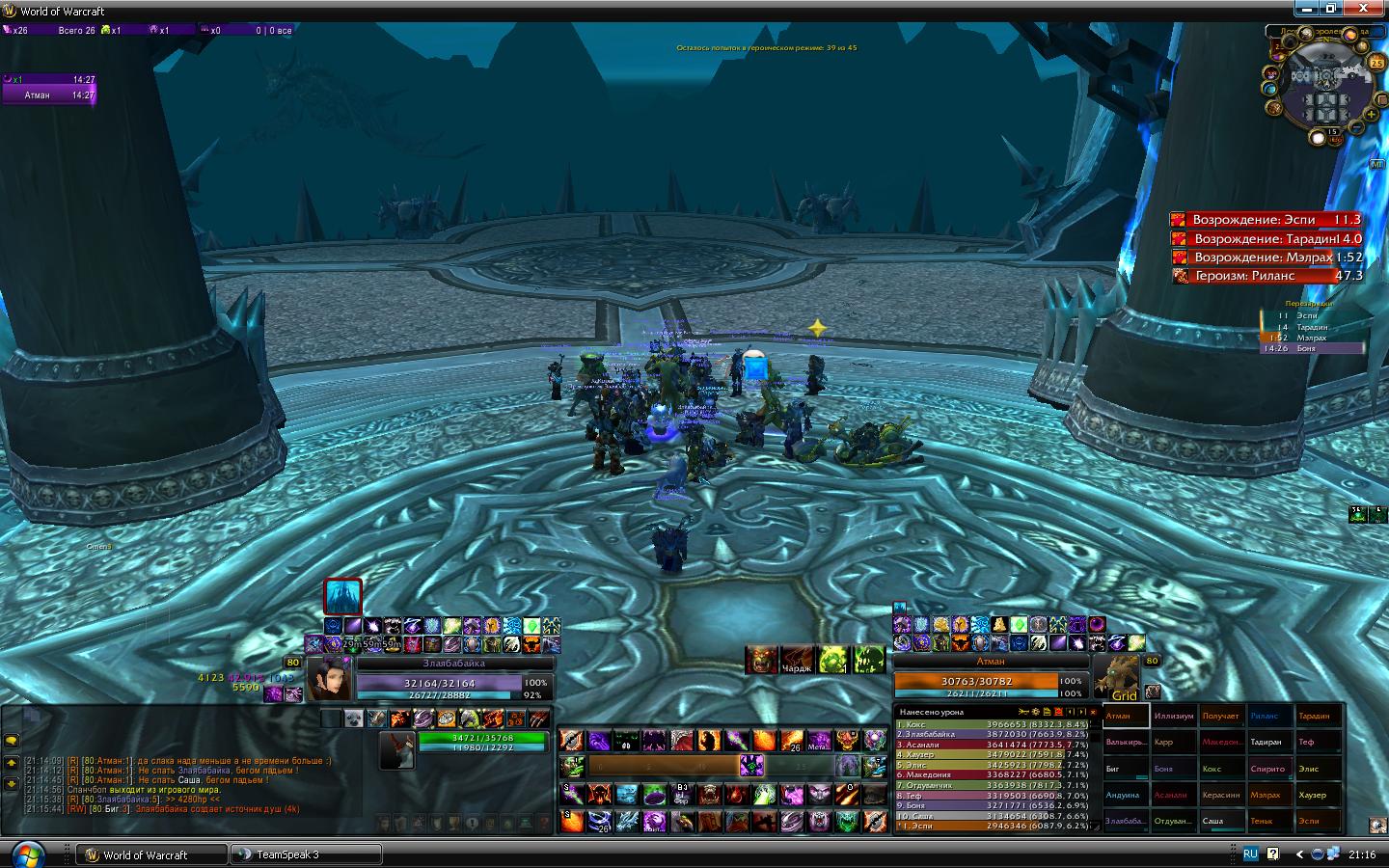
Task: Close the damage meter window
Action: pyautogui.click(x=1093, y=712)
